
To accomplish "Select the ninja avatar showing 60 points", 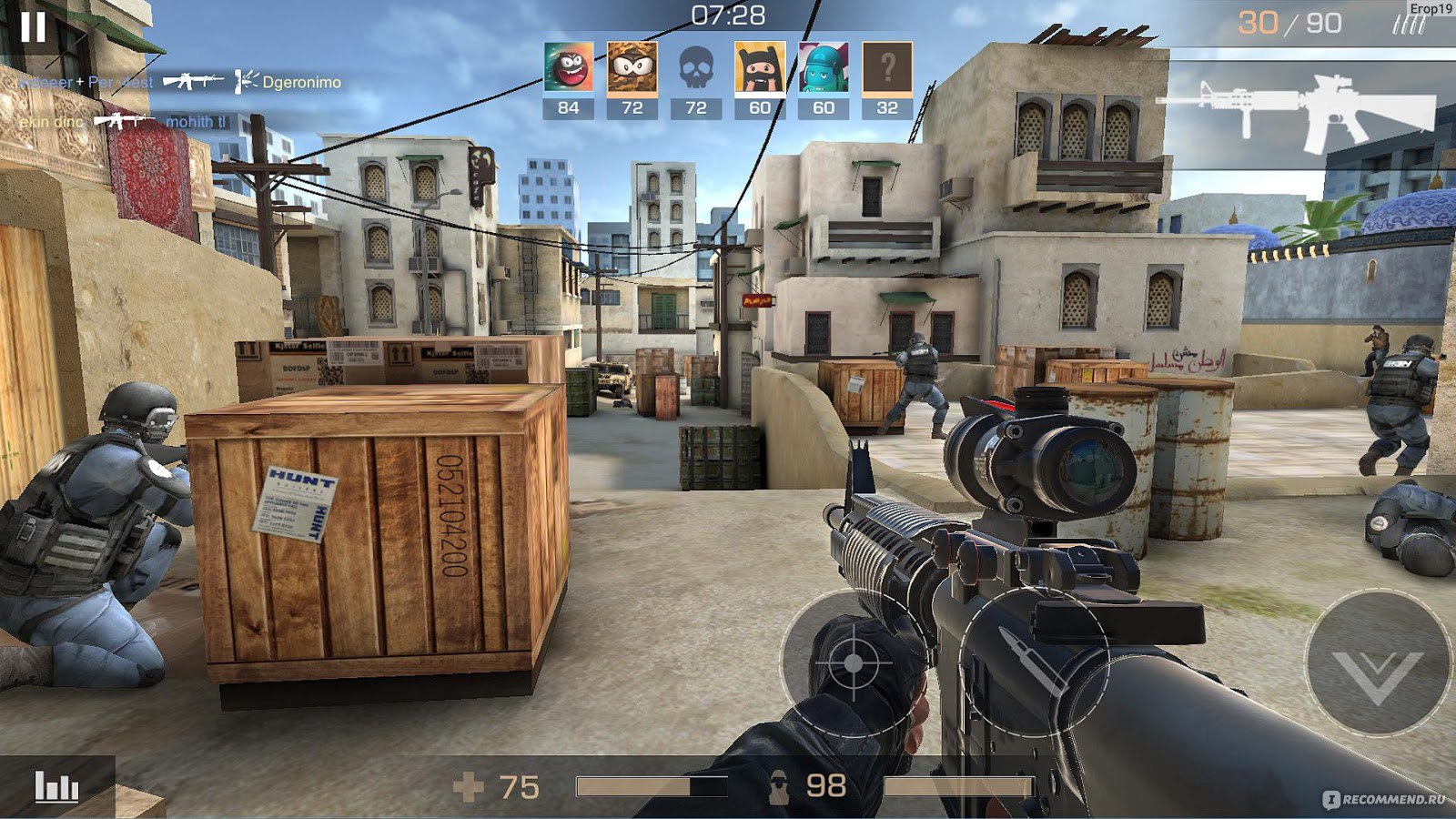I will point(763,66).
